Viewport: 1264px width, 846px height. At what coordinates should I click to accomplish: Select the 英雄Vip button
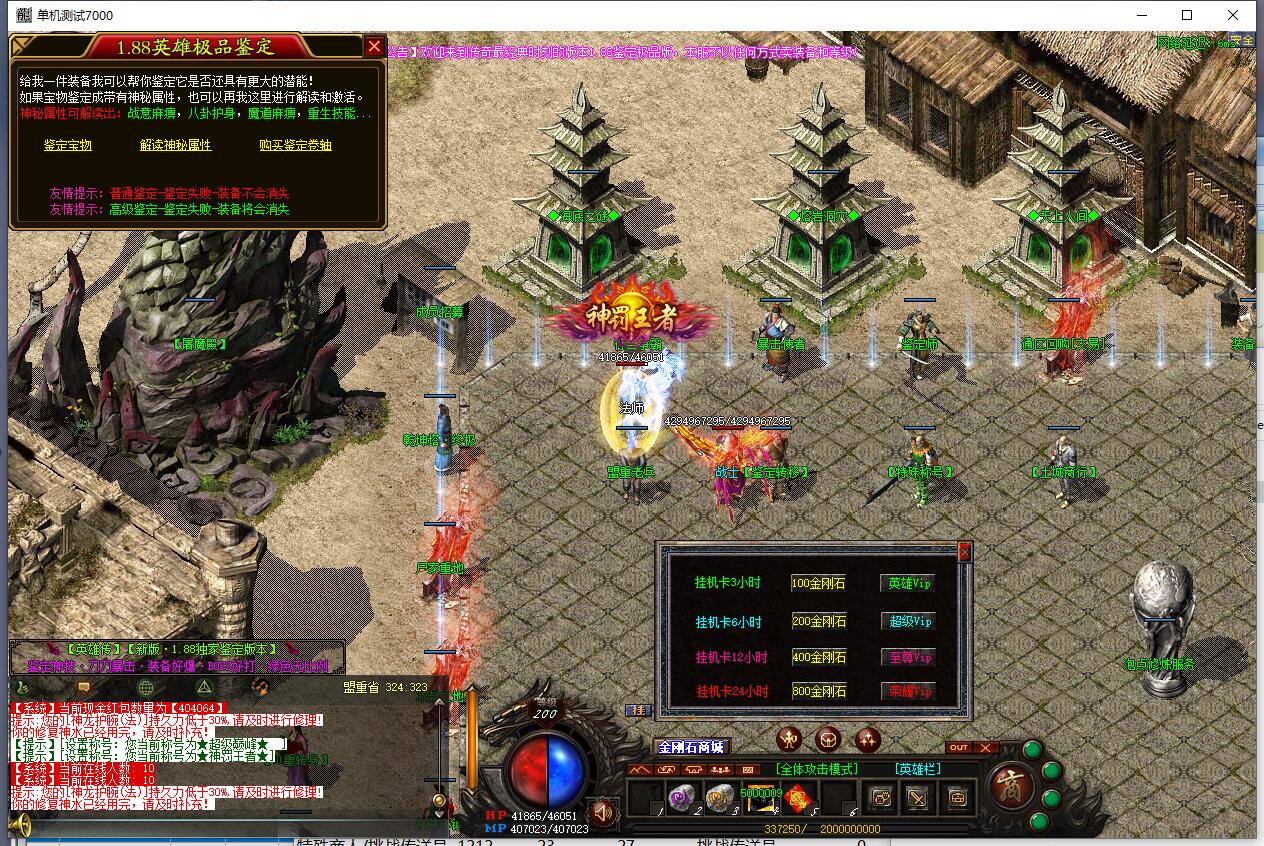click(909, 583)
